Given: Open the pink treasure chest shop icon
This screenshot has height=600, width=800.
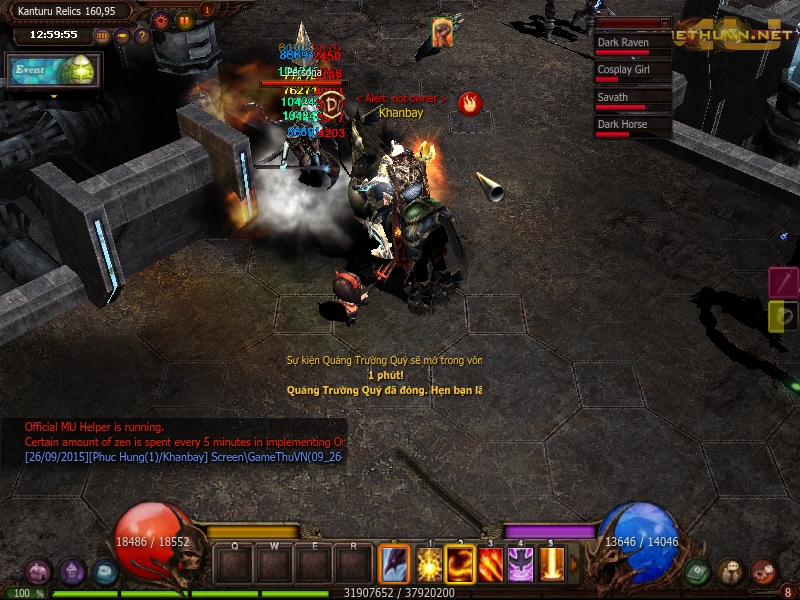Looking at the screenshot, I should coord(39,572).
